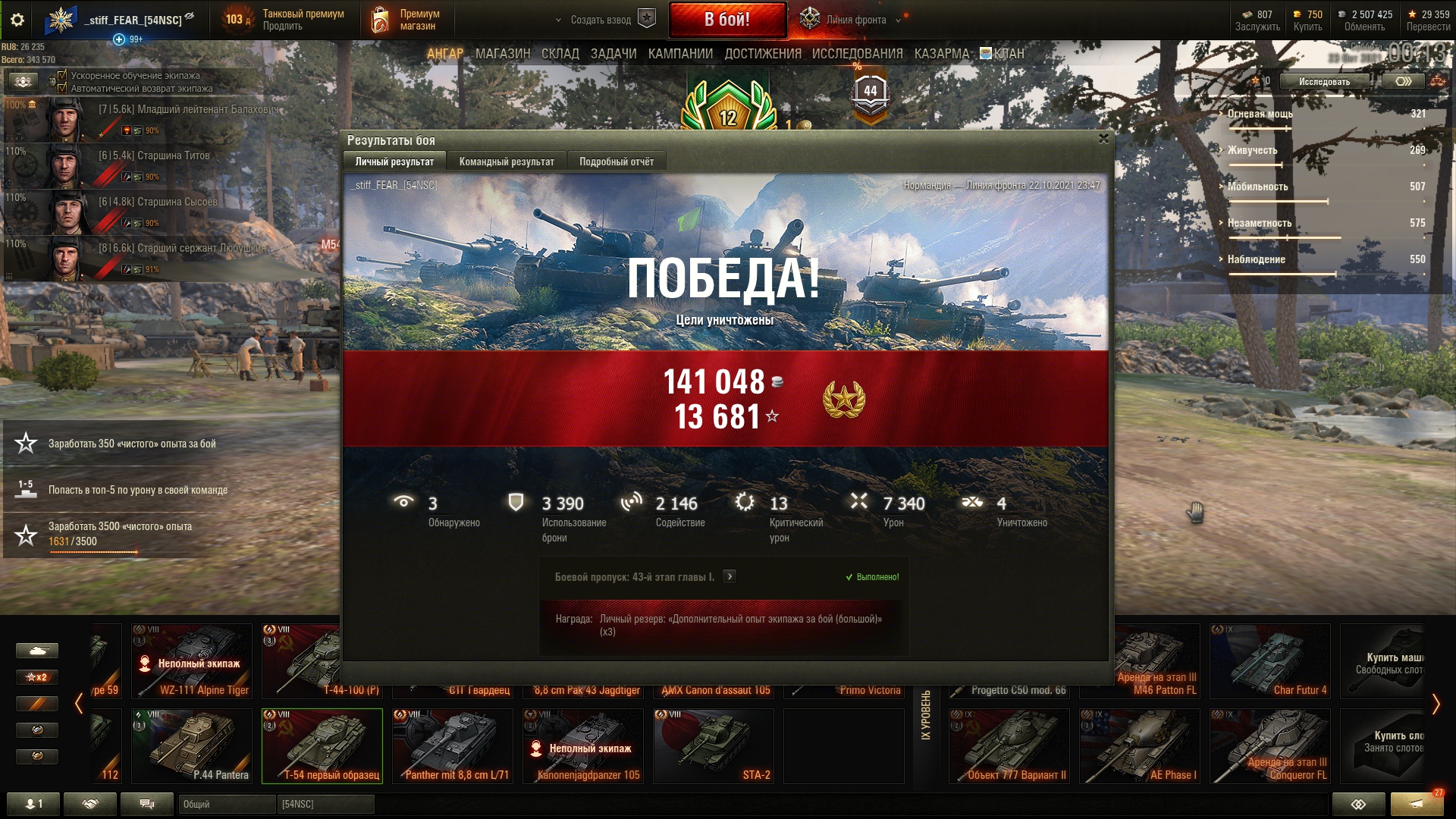This screenshot has height=819, width=1456.
Task: Open the 'Подробный отчёт' tab
Action: 616,162
